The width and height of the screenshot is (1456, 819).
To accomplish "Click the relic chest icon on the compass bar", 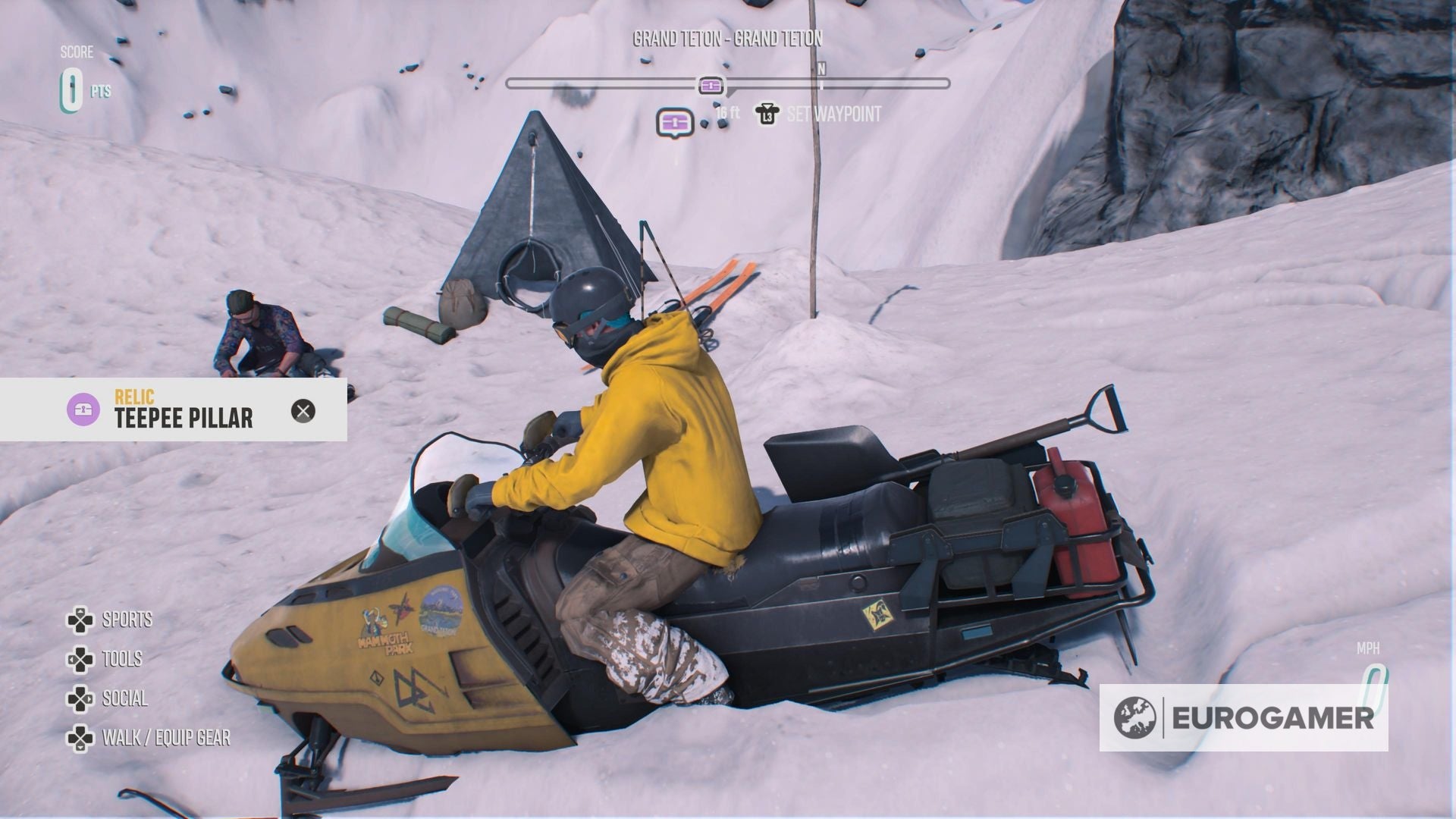I will pos(710,86).
